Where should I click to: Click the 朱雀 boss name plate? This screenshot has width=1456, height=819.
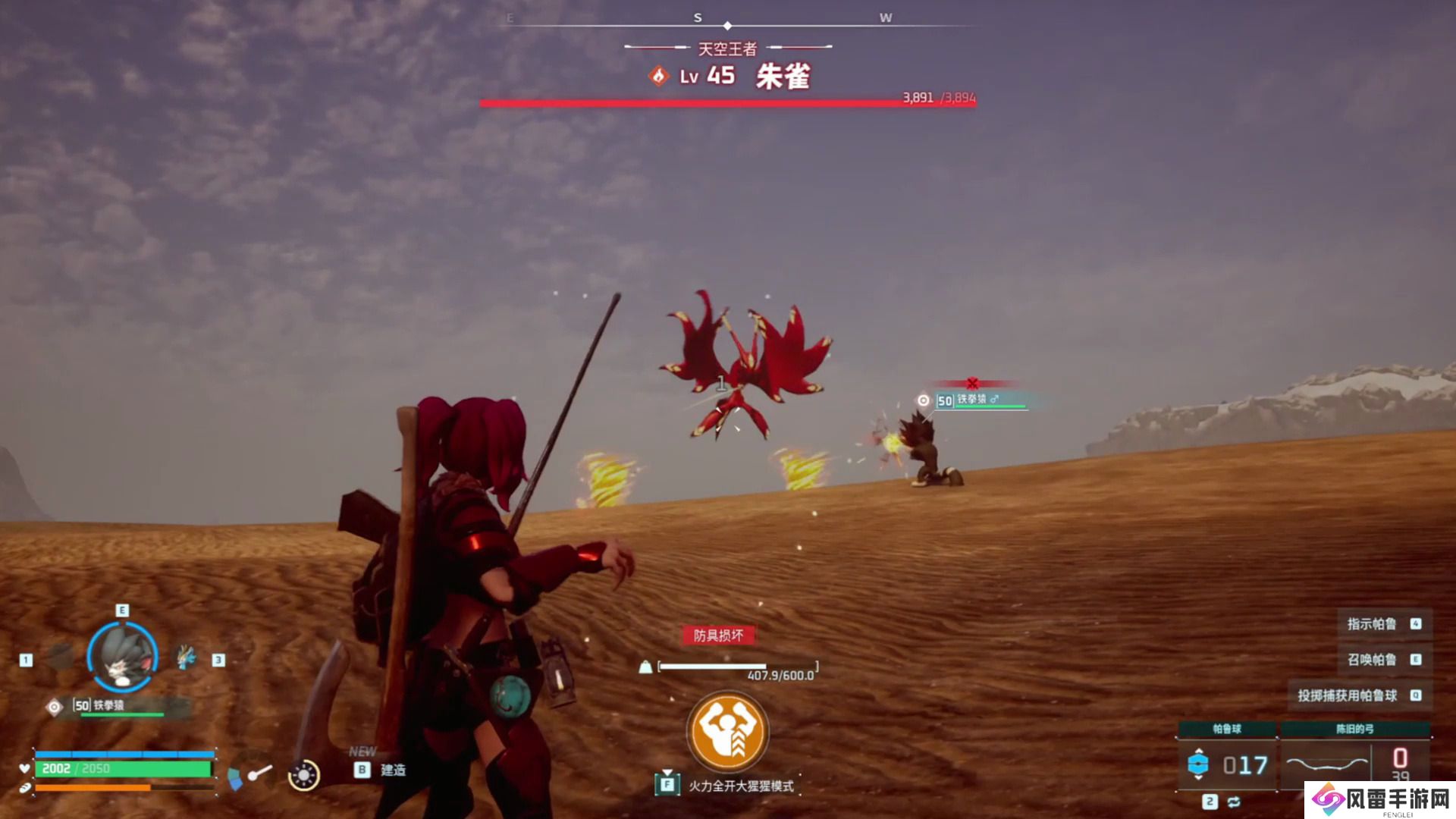pos(783,77)
